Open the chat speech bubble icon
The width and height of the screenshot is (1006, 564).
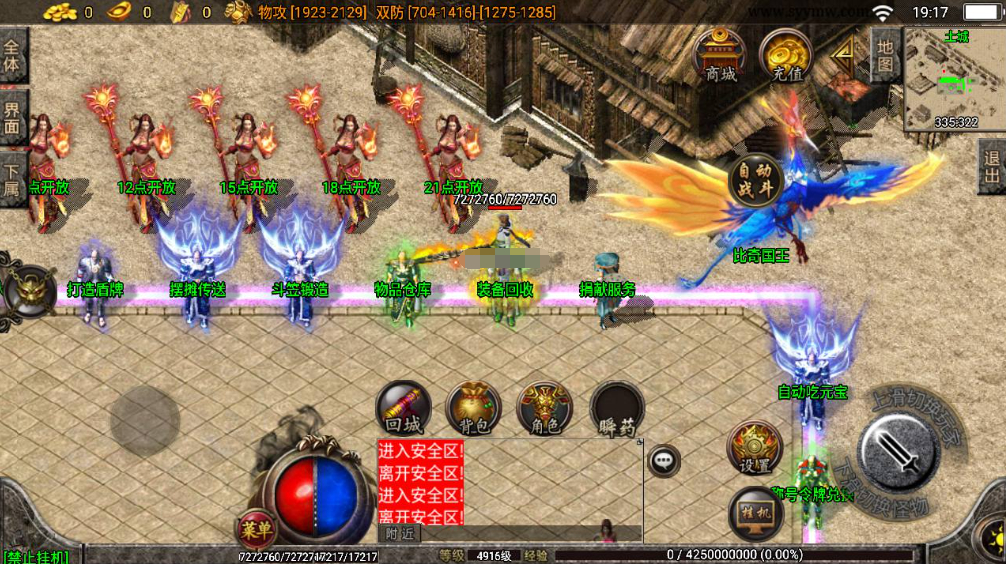click(x=663, y=460)
